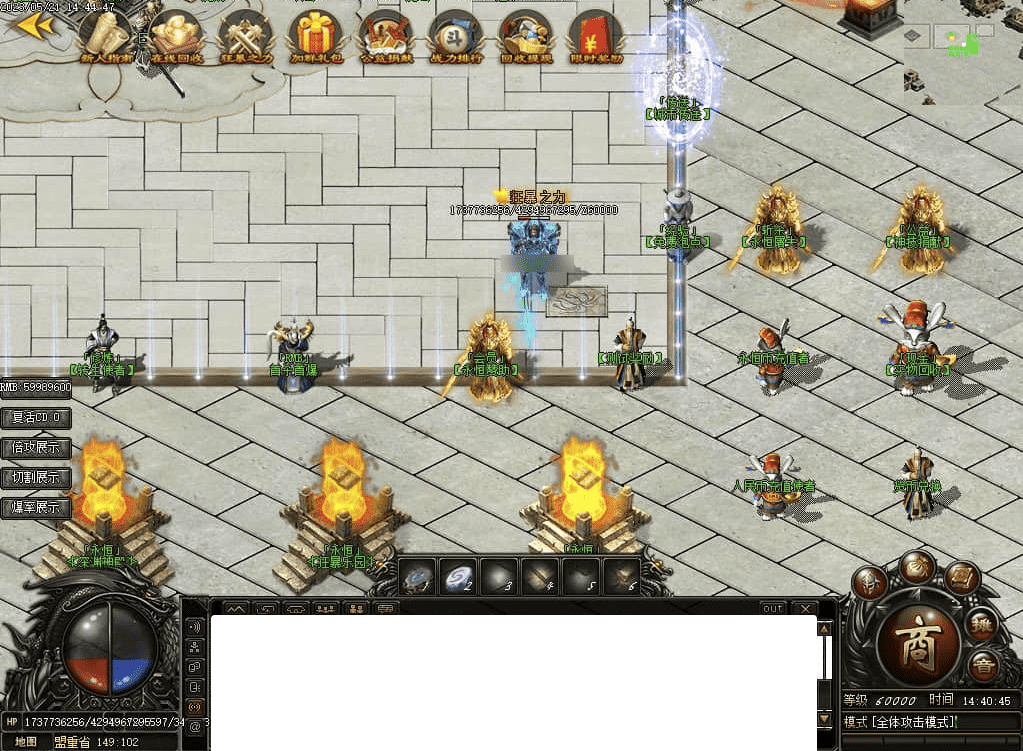This screenshot has width=1023, height=751.
Task: Open the 在线回收 online recycle icon
Action: [176, 36]
